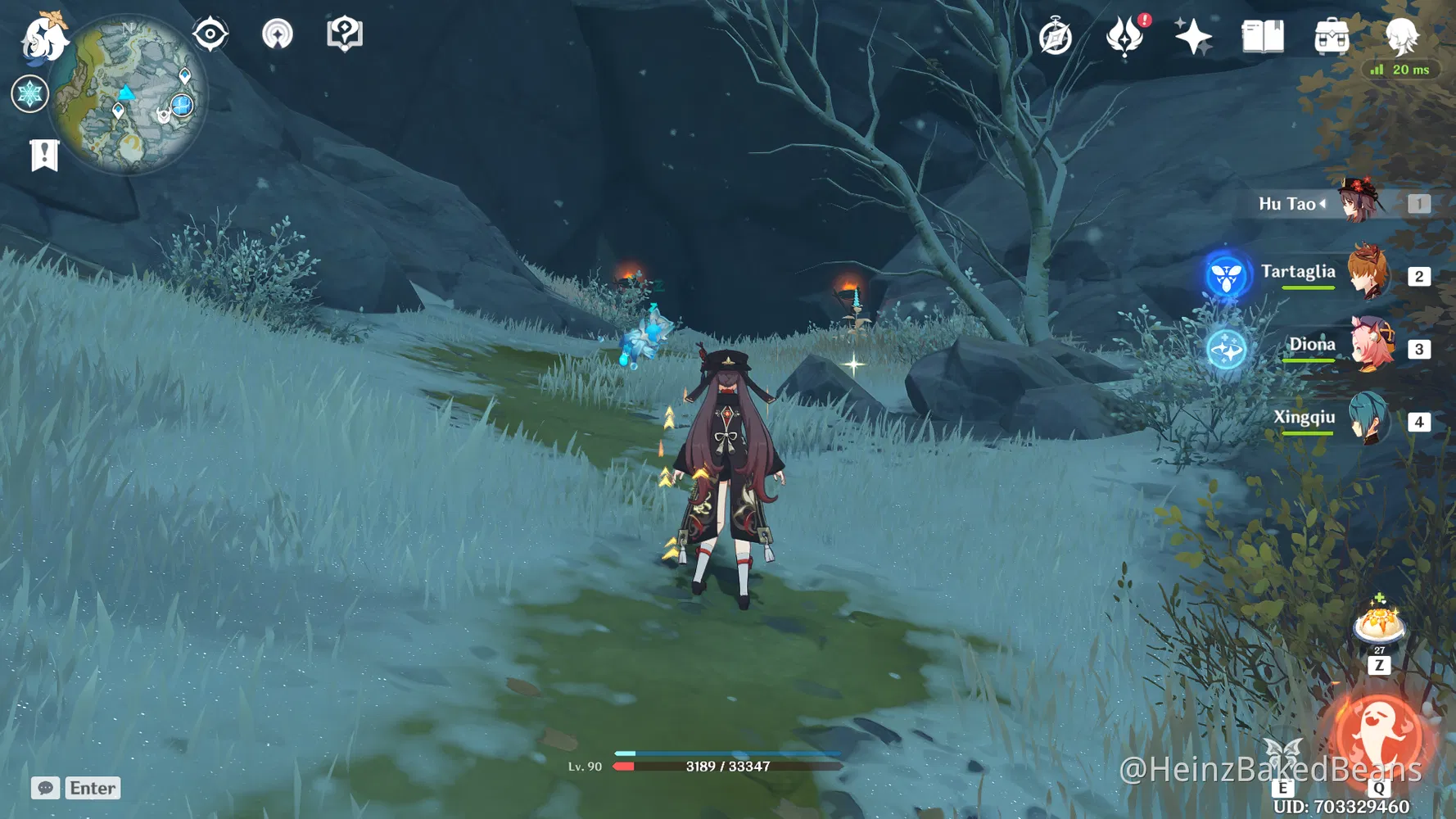Open the Co-Op Mode signal icon

(278, 33)
